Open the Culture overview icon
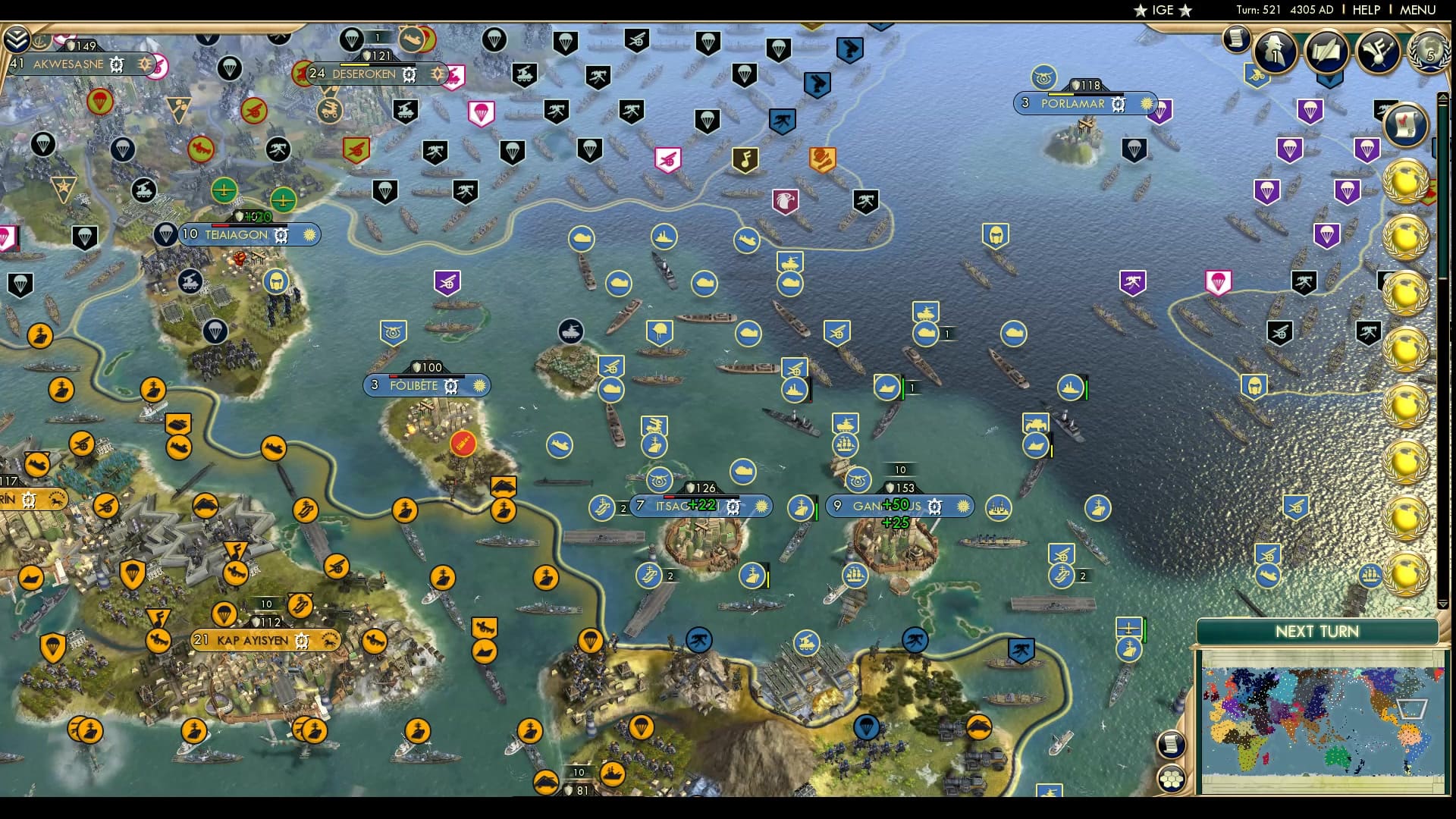Screen dimensions: 1456x819 pyautogui.click(x=1377, y=51)
